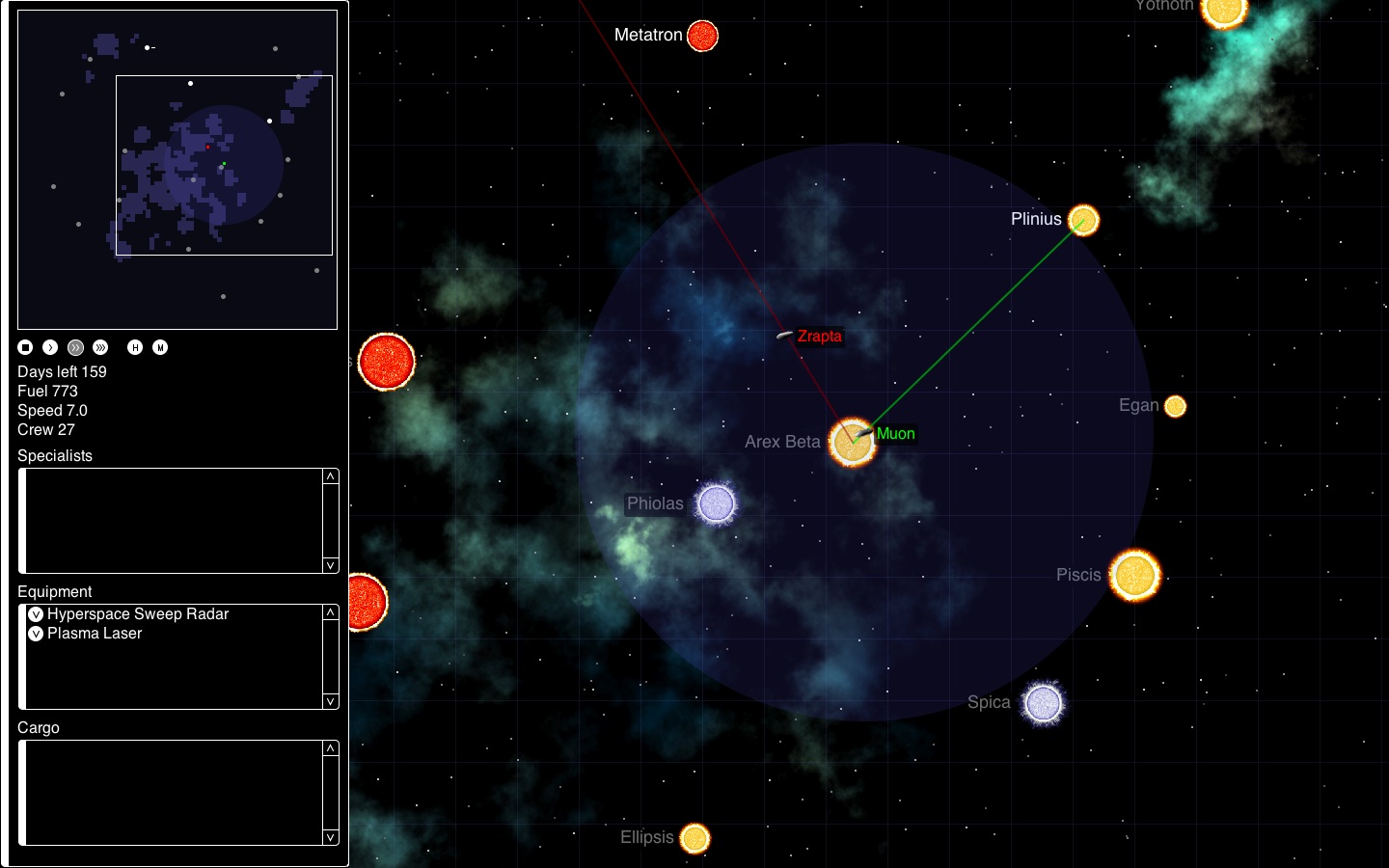Target the red enemy ship Zrapta
Viewport: 1389px width, 868px height.
tap(782, 337)
